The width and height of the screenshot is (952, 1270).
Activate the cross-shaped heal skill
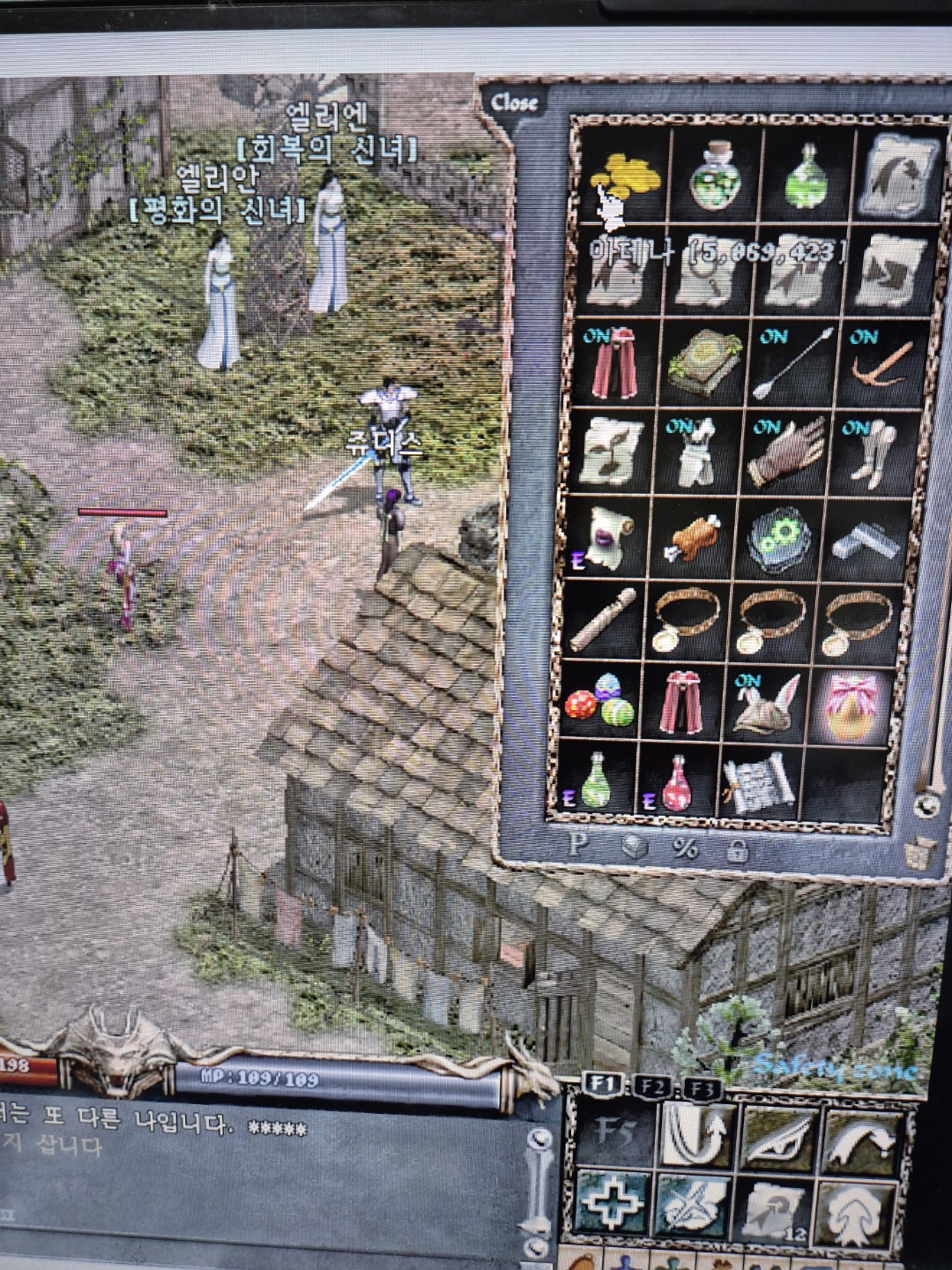[x=612, y=1206]
